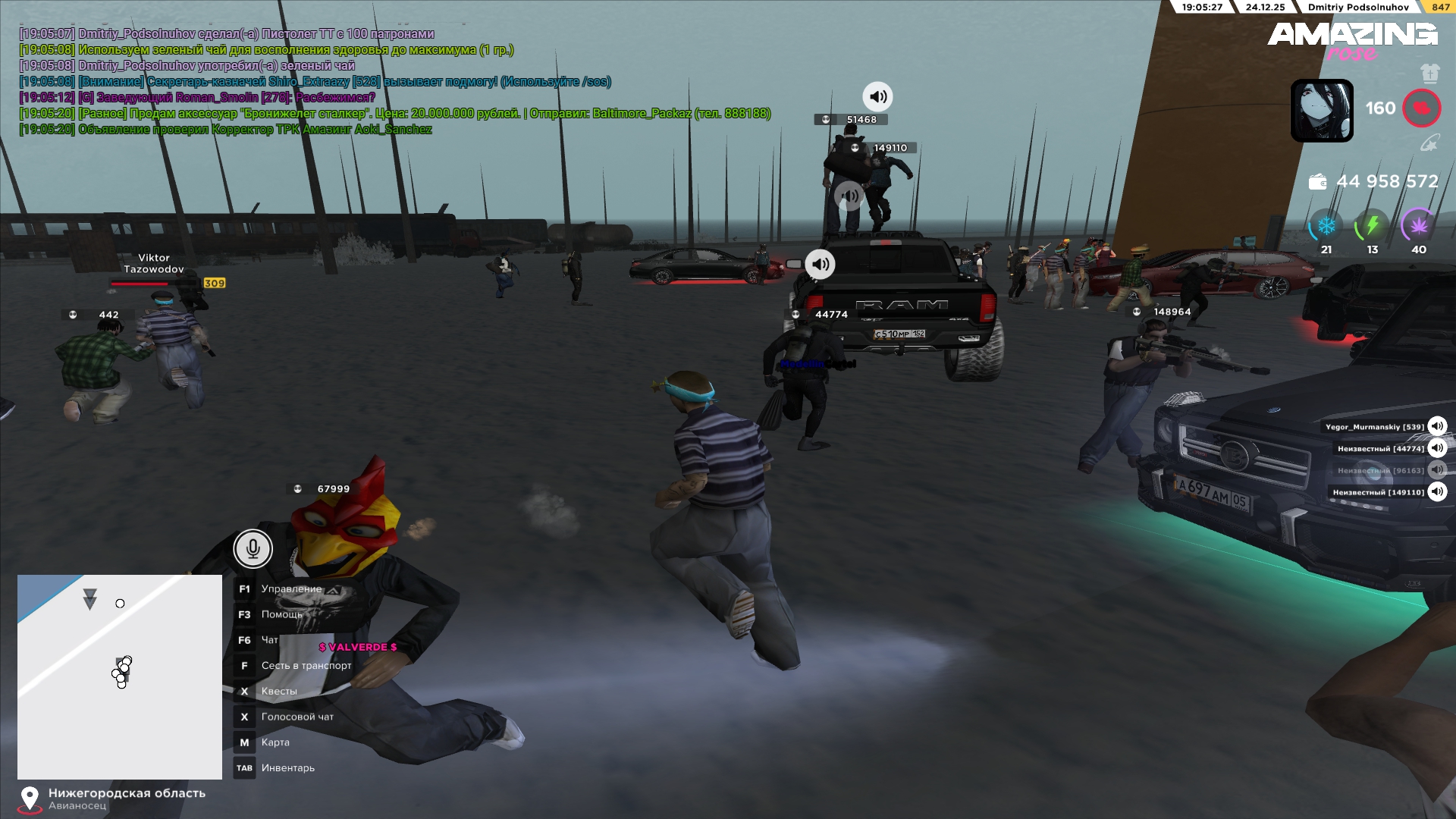
Task: Open the wallet money icon
Action: click(x=1317, y=182)
